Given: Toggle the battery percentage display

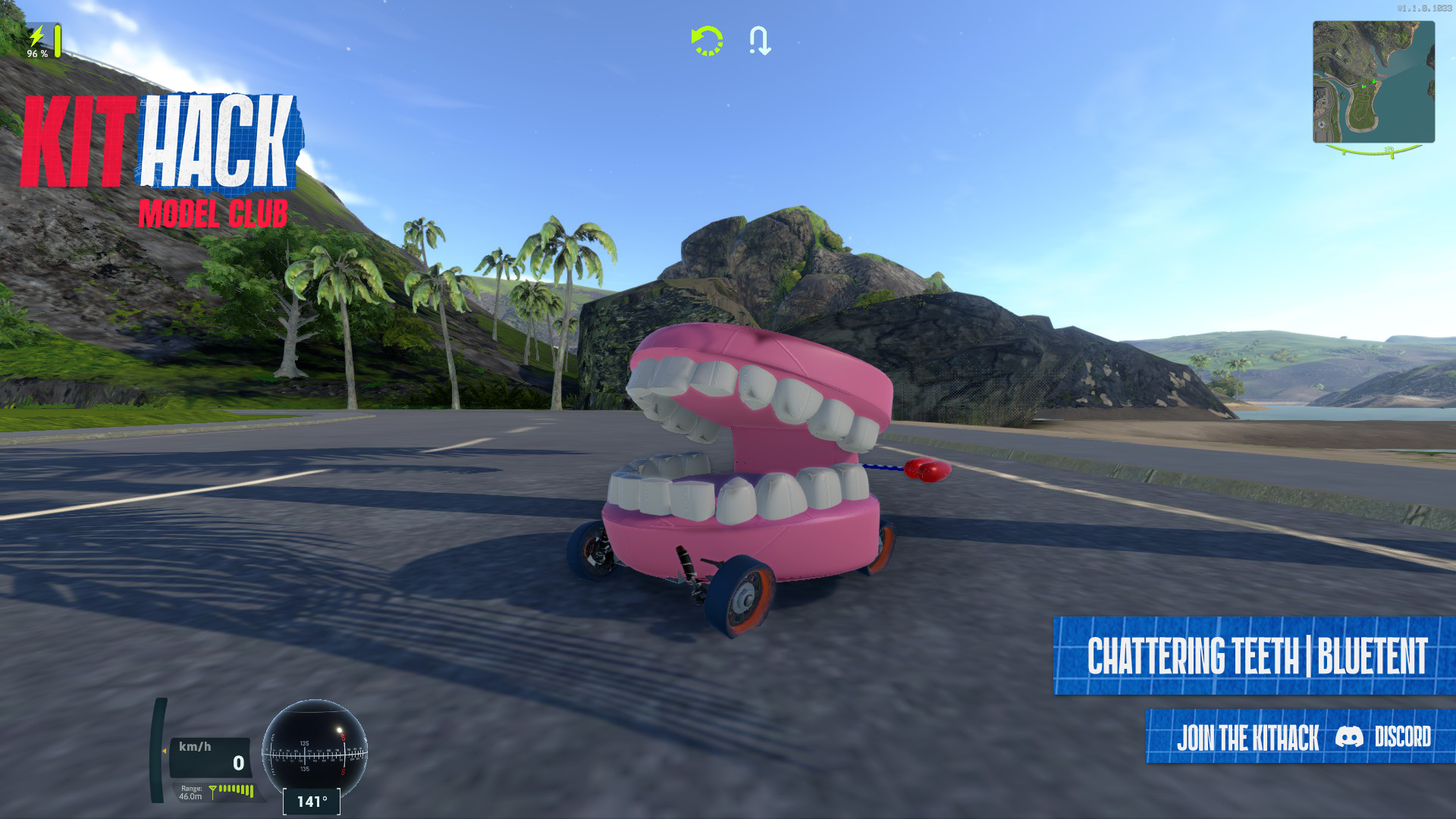Looking at the screenshot, I should tap(38, 53).
